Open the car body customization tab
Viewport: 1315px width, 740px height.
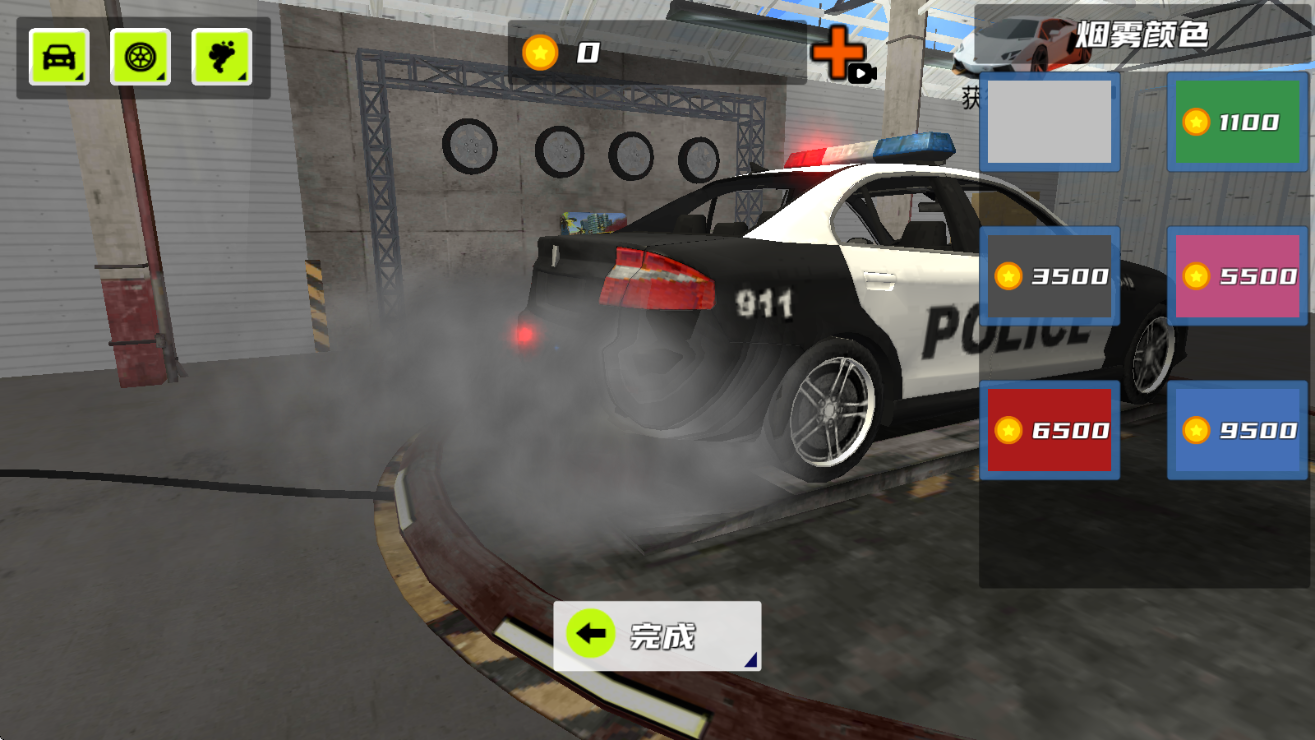pyautogui.click(x=59, y=57)
